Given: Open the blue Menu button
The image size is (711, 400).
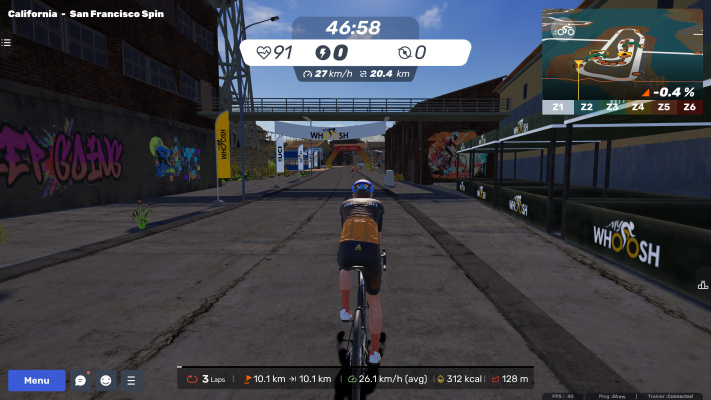Looking at the screenshot, I should tap(37, 380).
